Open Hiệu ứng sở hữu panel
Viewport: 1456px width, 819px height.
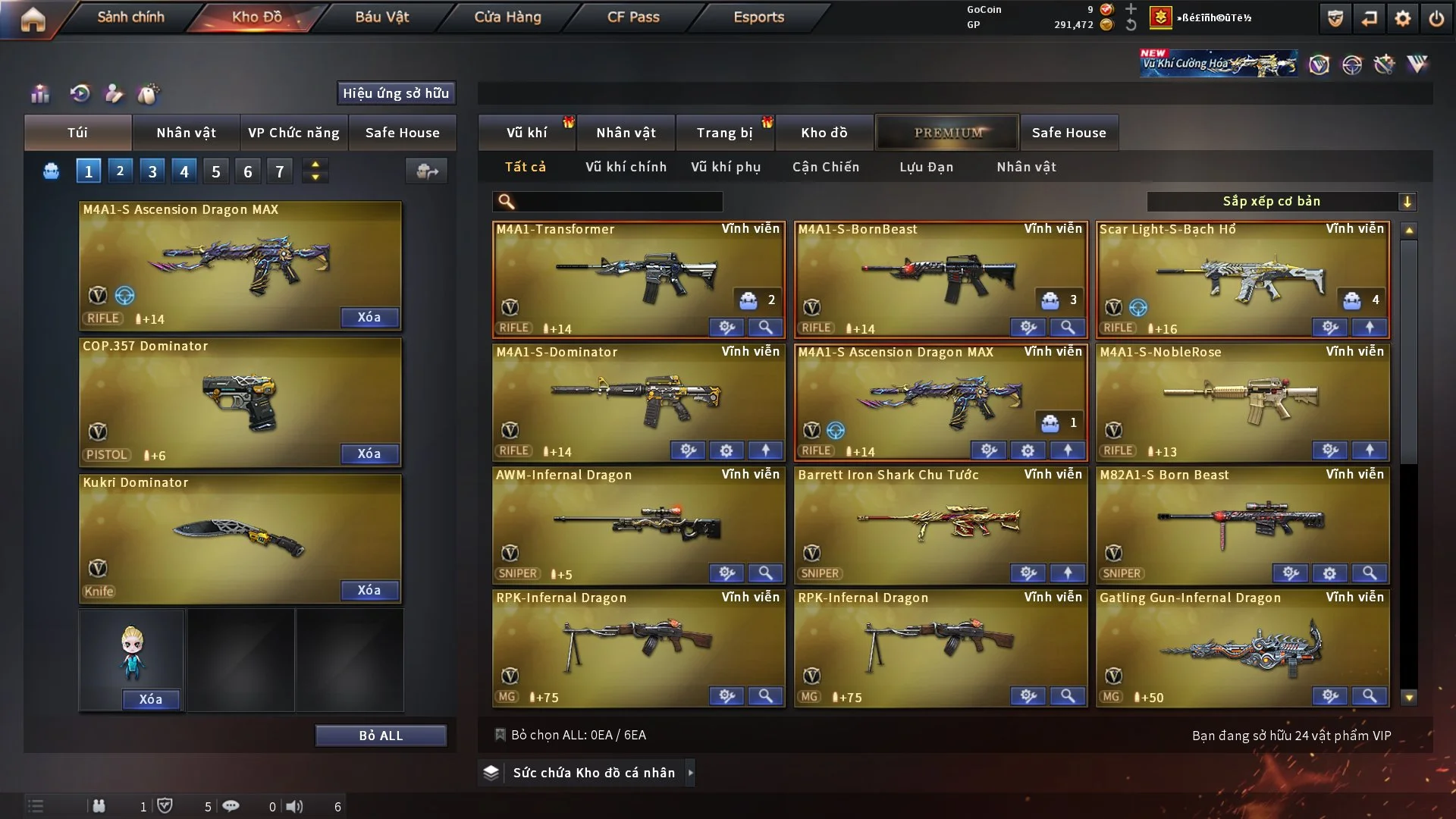point(395,93)
